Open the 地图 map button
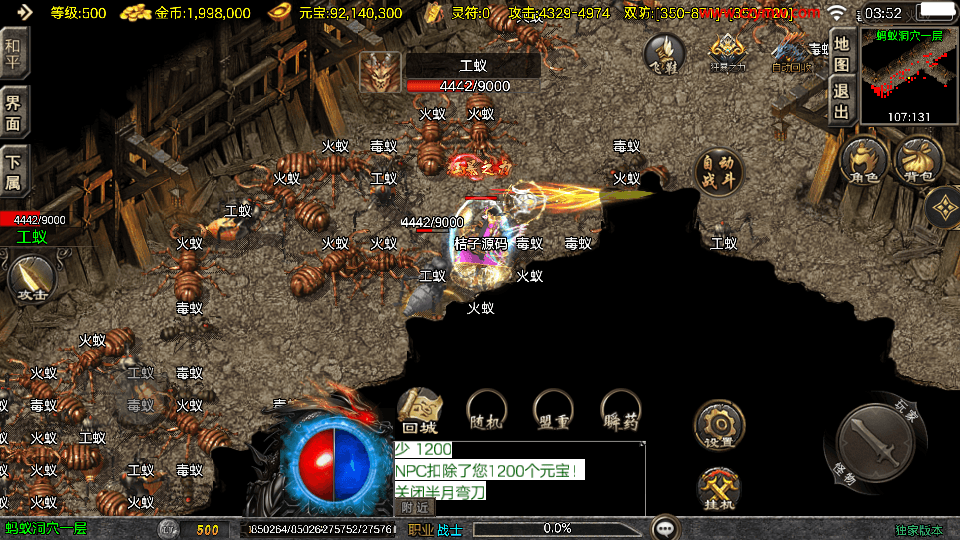The image size is (960, 540). coord(842,54)
